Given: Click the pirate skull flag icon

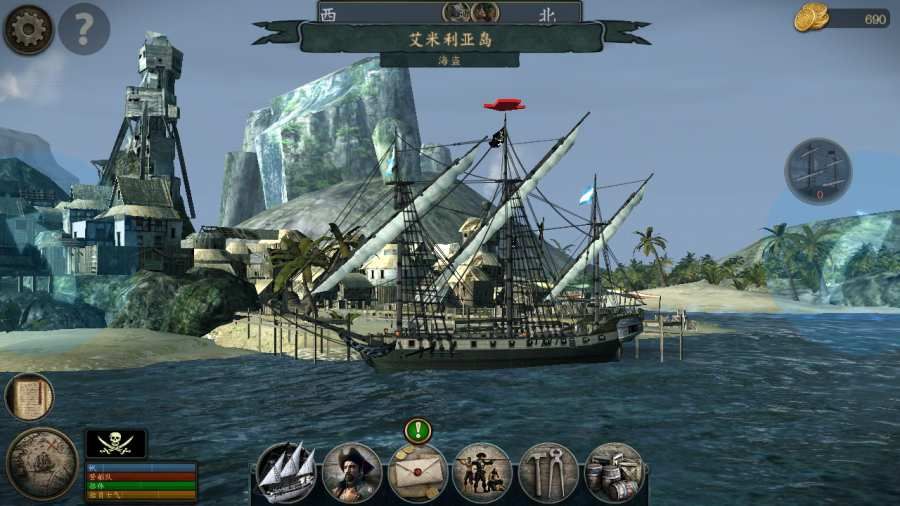Looking at the screenshot, I should [116, 443].
